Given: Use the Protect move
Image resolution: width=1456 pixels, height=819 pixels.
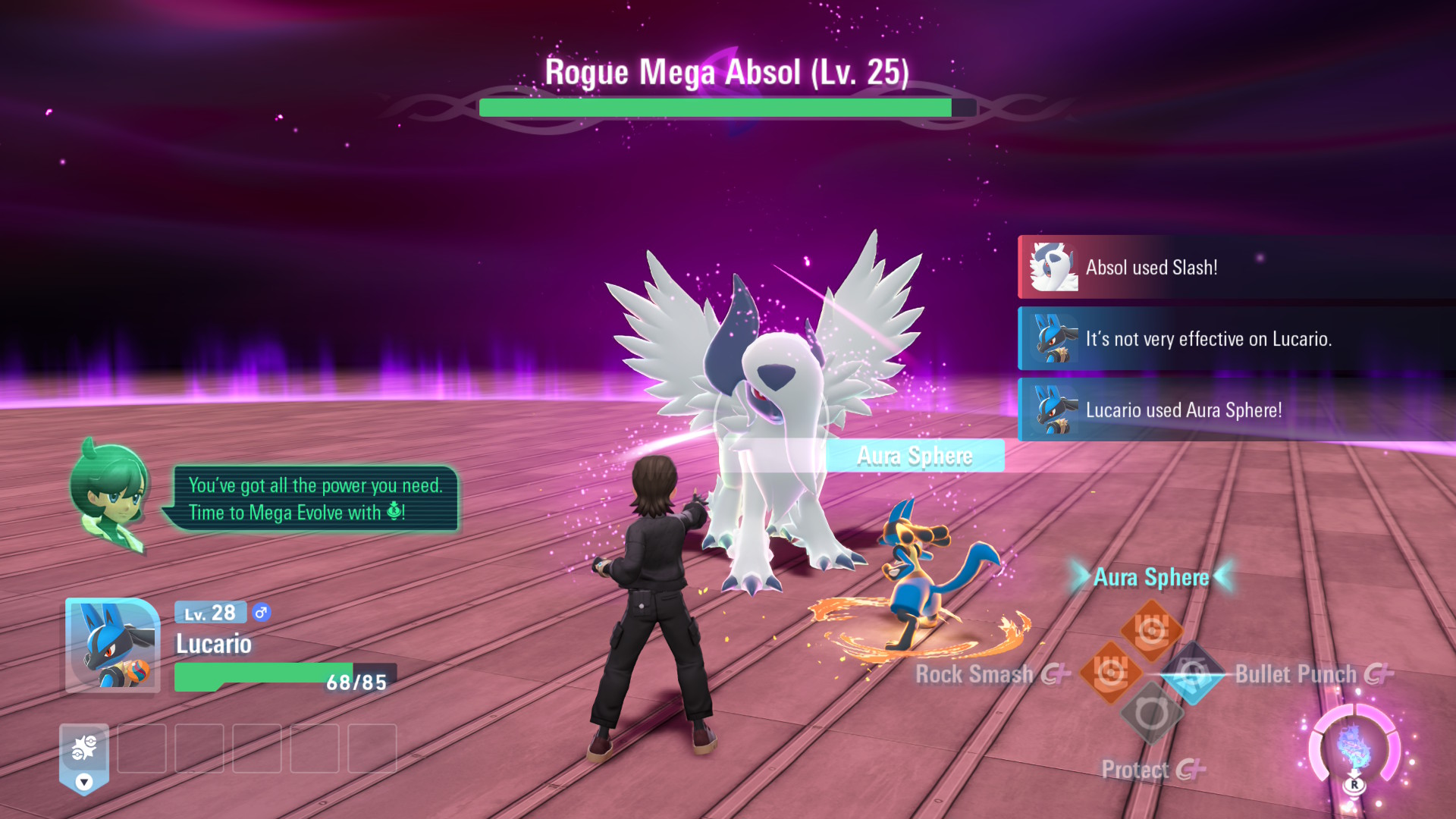Looking at the screenshot, I should (x=1151, y=714).
